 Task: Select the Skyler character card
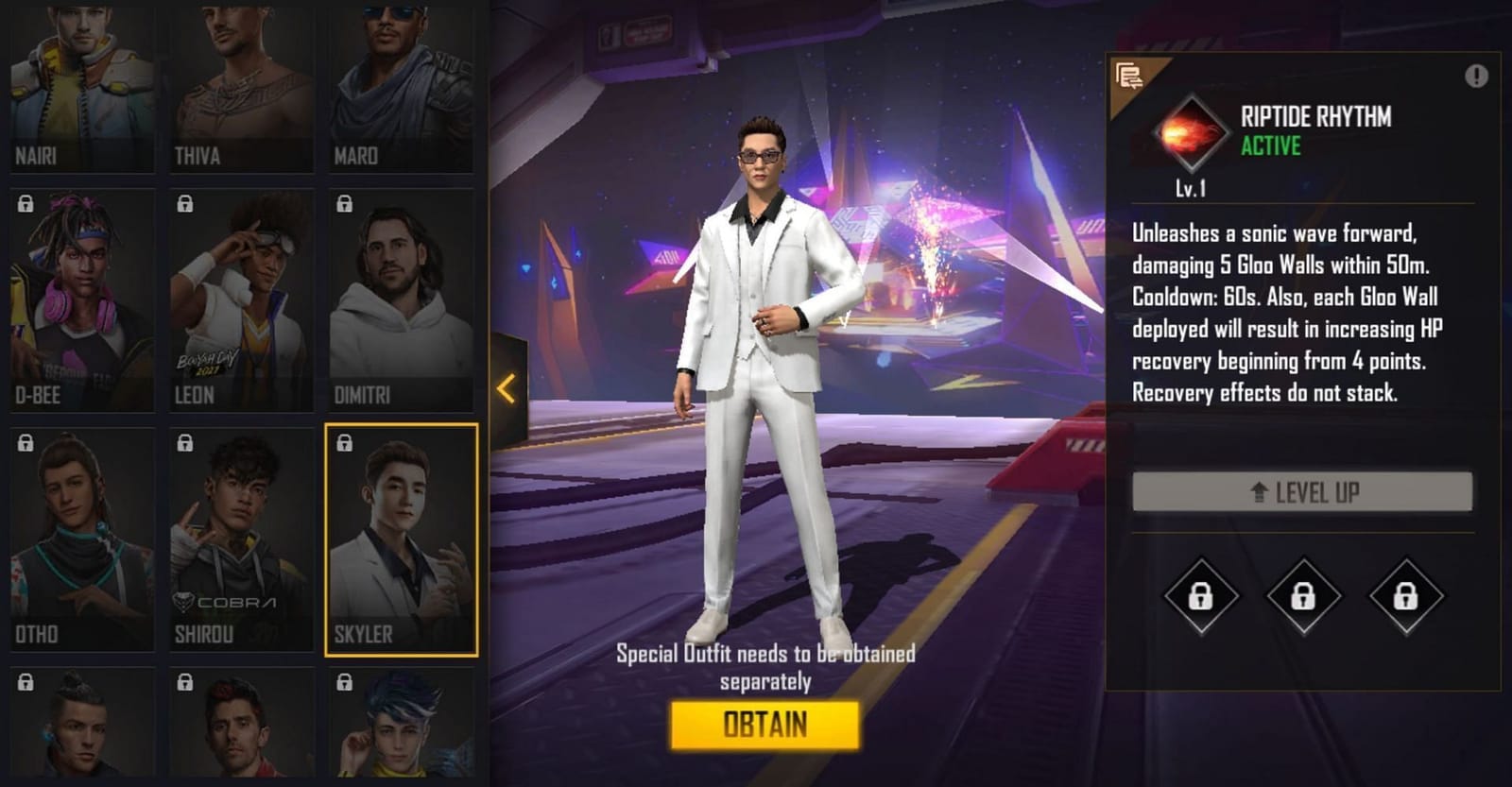(x=402, y=539)
